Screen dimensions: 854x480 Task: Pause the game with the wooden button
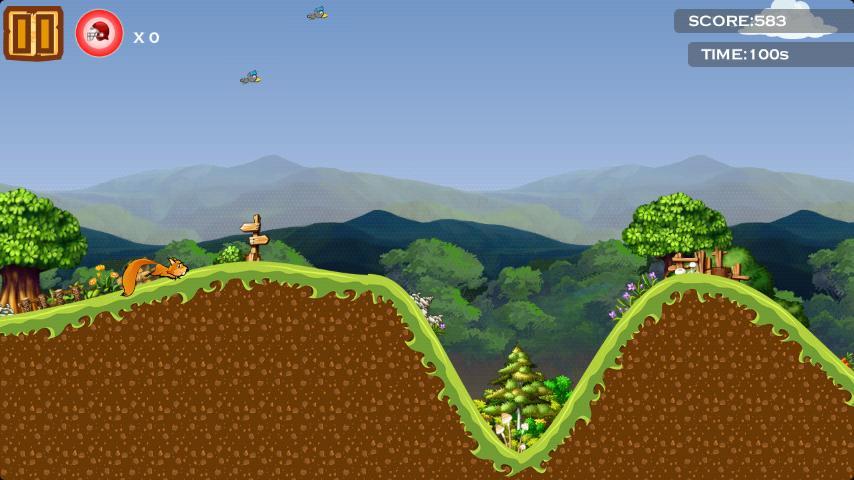33,33
